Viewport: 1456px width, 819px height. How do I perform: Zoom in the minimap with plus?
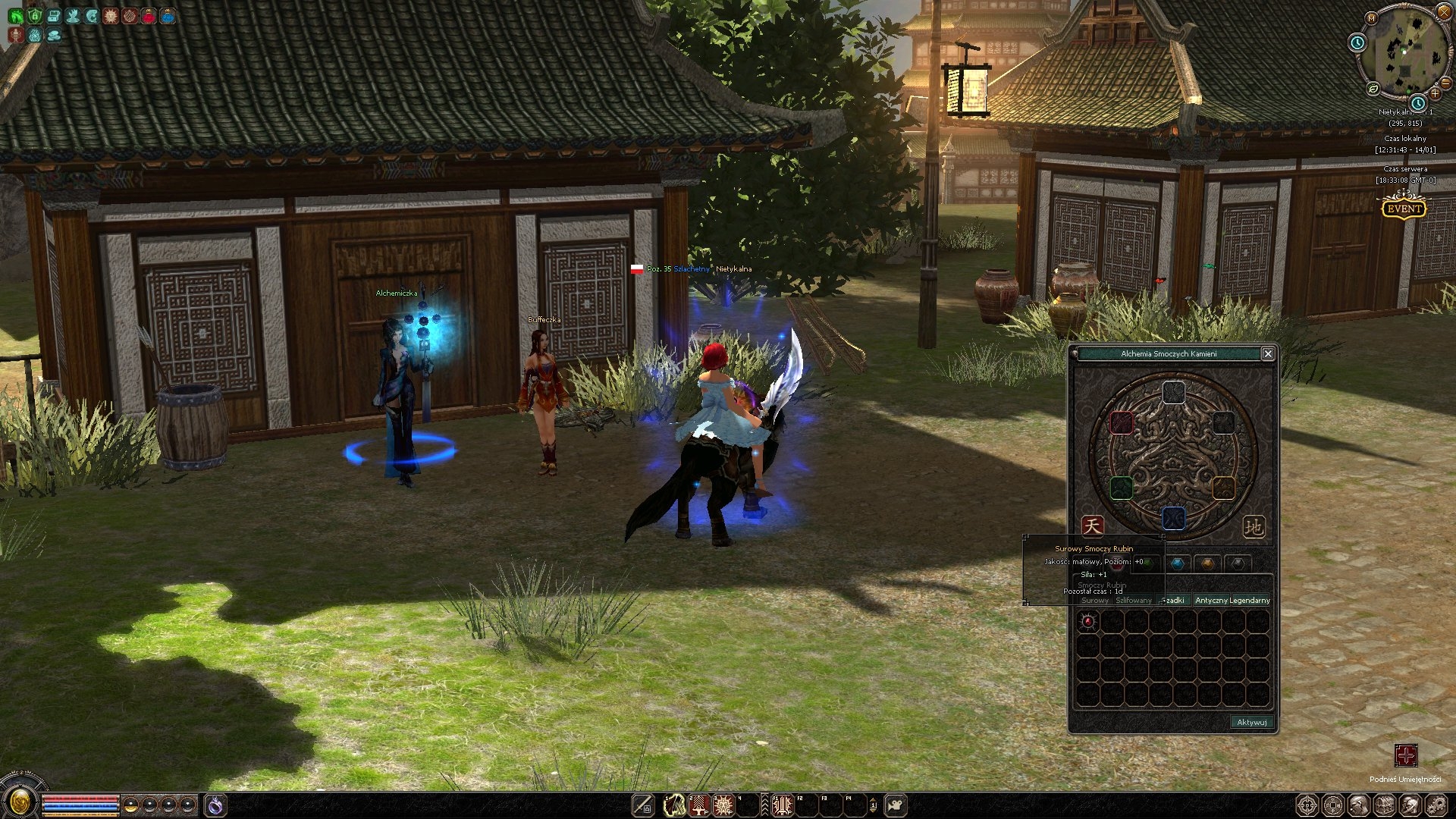[1435, 93]
